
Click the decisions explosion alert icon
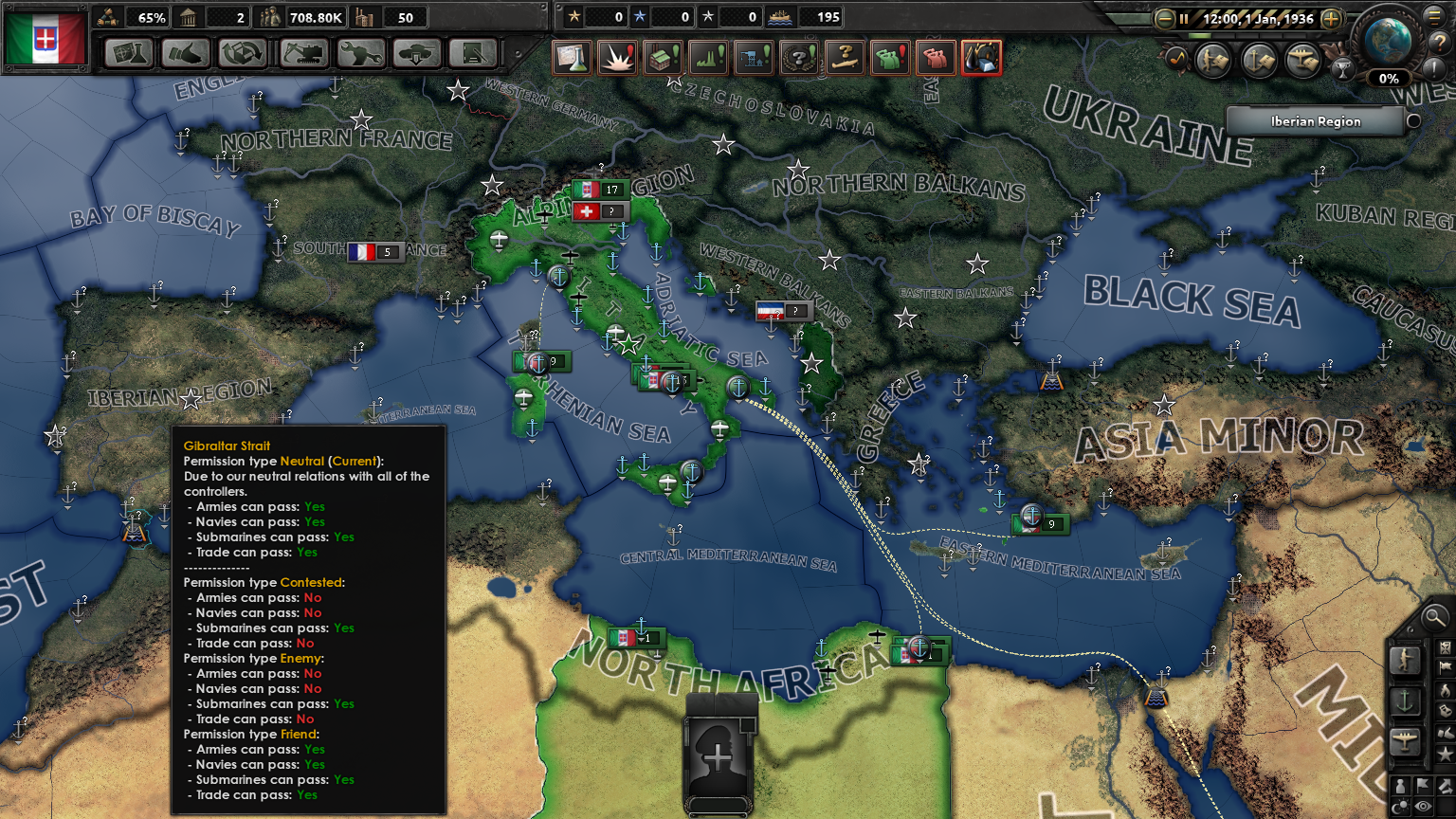[x=618, y=57]
